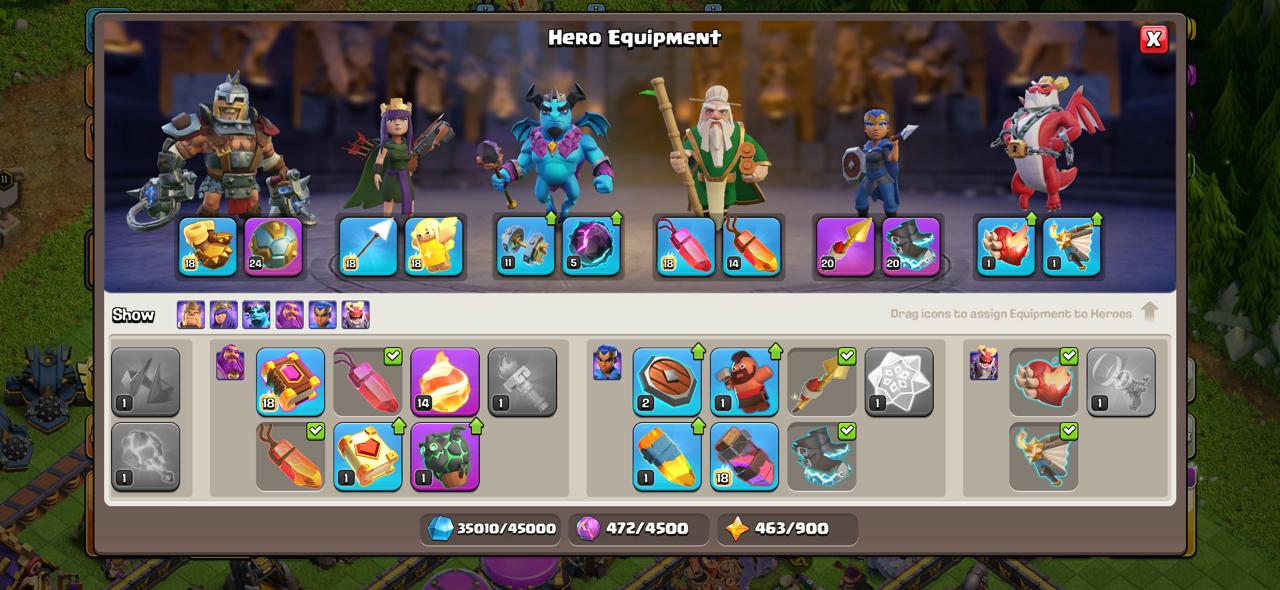Choose the Hog Rider puppet equipment
The image size is (1280, 590).
(x=744, y=381)
